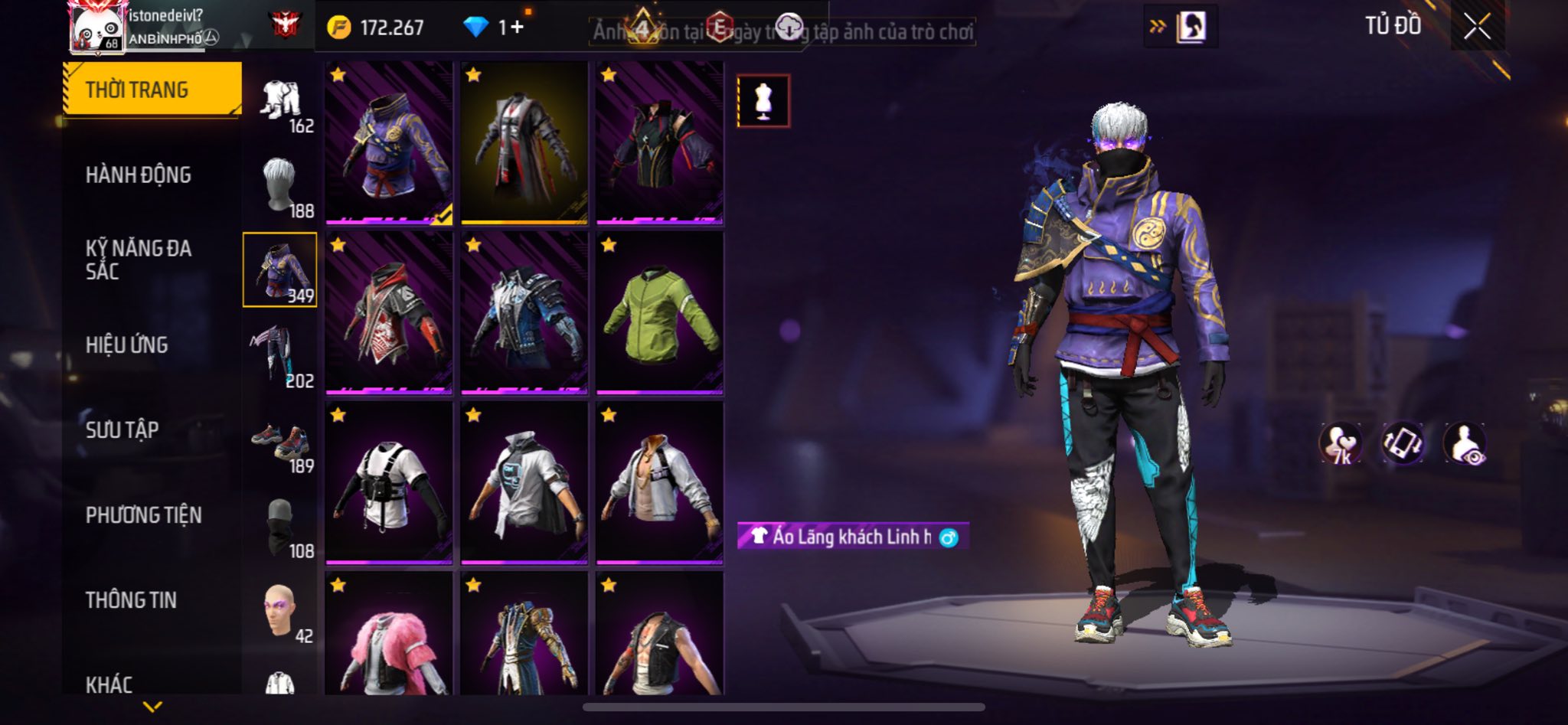View the face mask subcategory
Viewport: 1568px width, 725px height.
click(280, 527)
